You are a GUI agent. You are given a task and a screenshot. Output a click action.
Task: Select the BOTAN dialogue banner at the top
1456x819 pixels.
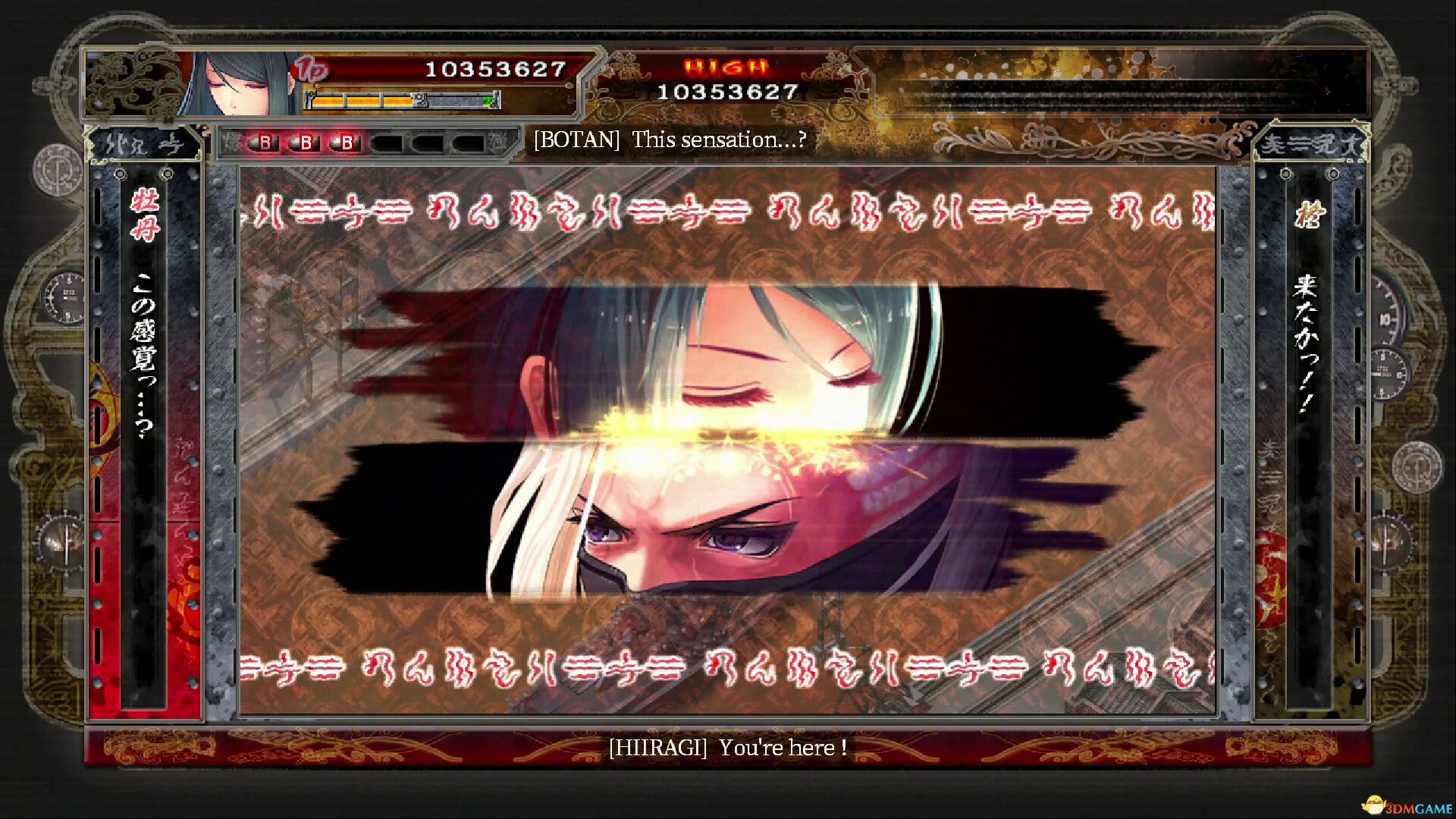point(670,140)
